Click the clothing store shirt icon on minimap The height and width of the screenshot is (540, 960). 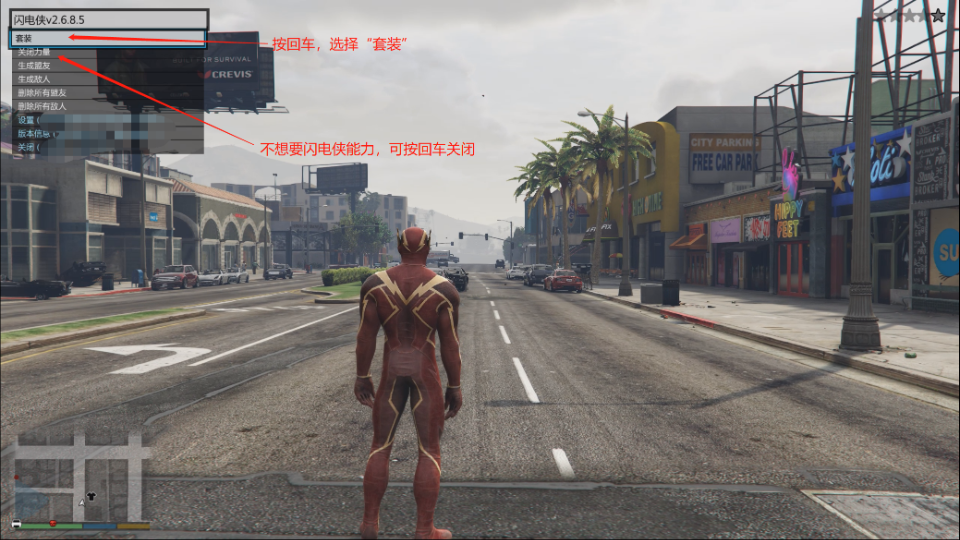[93, 496]
